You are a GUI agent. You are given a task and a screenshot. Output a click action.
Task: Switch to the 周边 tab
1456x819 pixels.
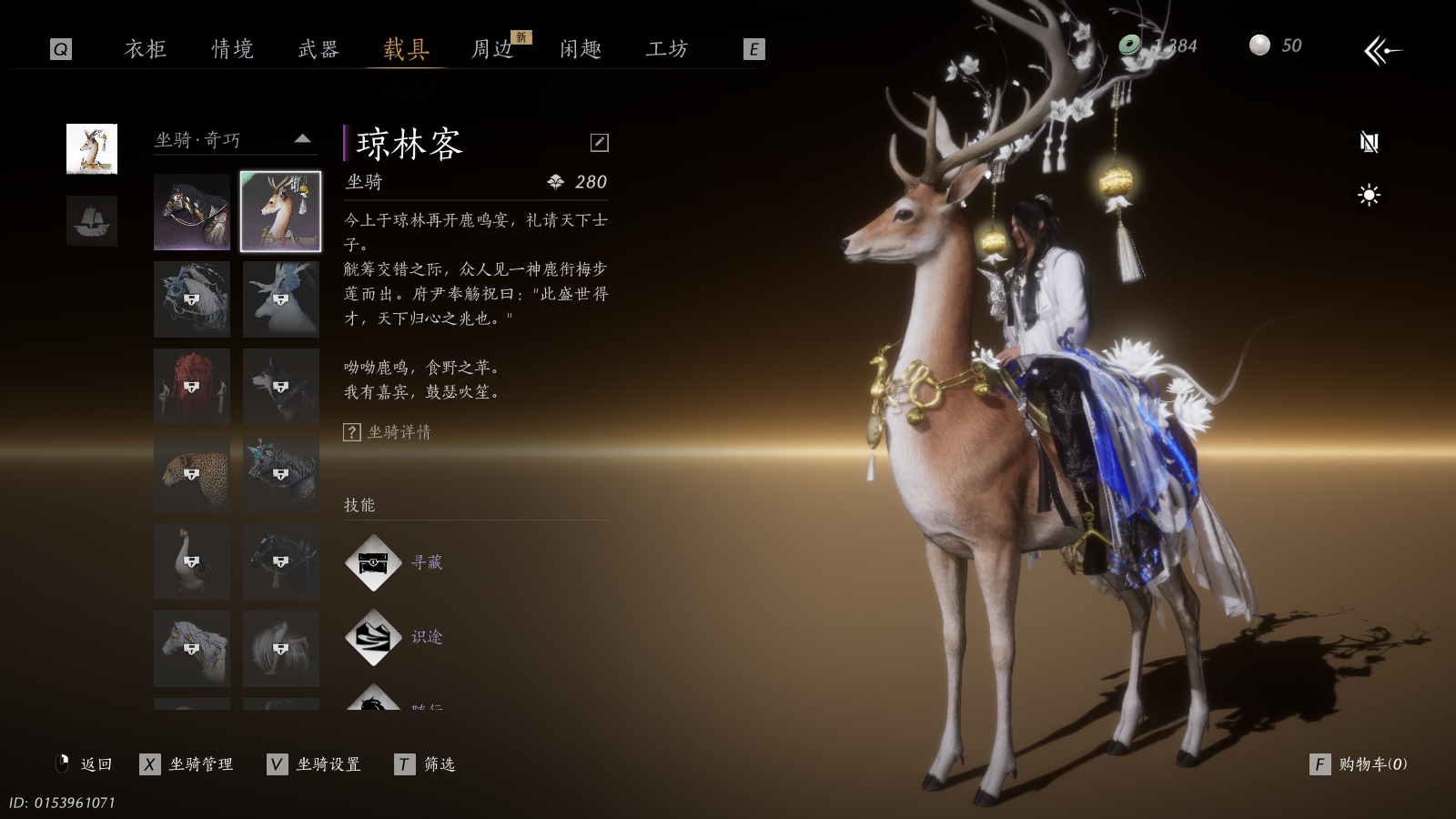tap(492, 49)
